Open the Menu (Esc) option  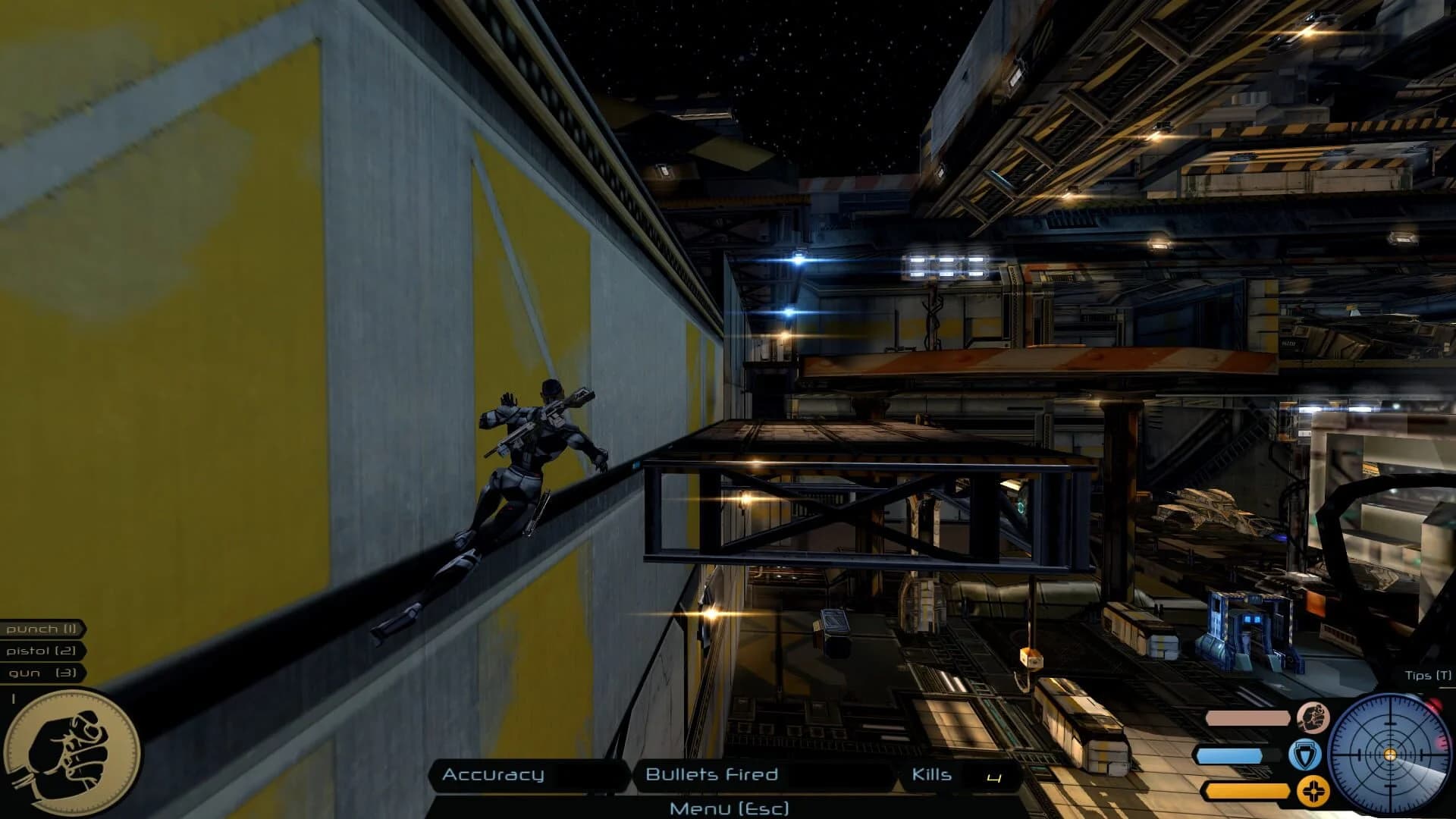coord(728,808)
